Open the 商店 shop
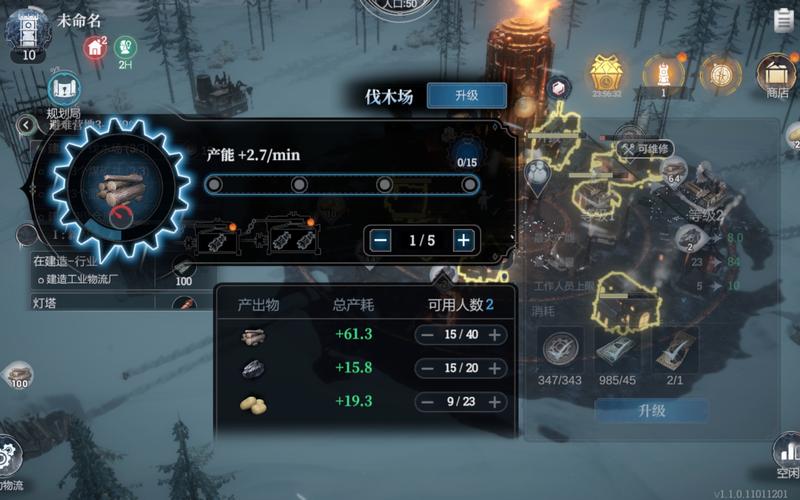The width and height of the screenshot is (800, 500). (776, 77)
